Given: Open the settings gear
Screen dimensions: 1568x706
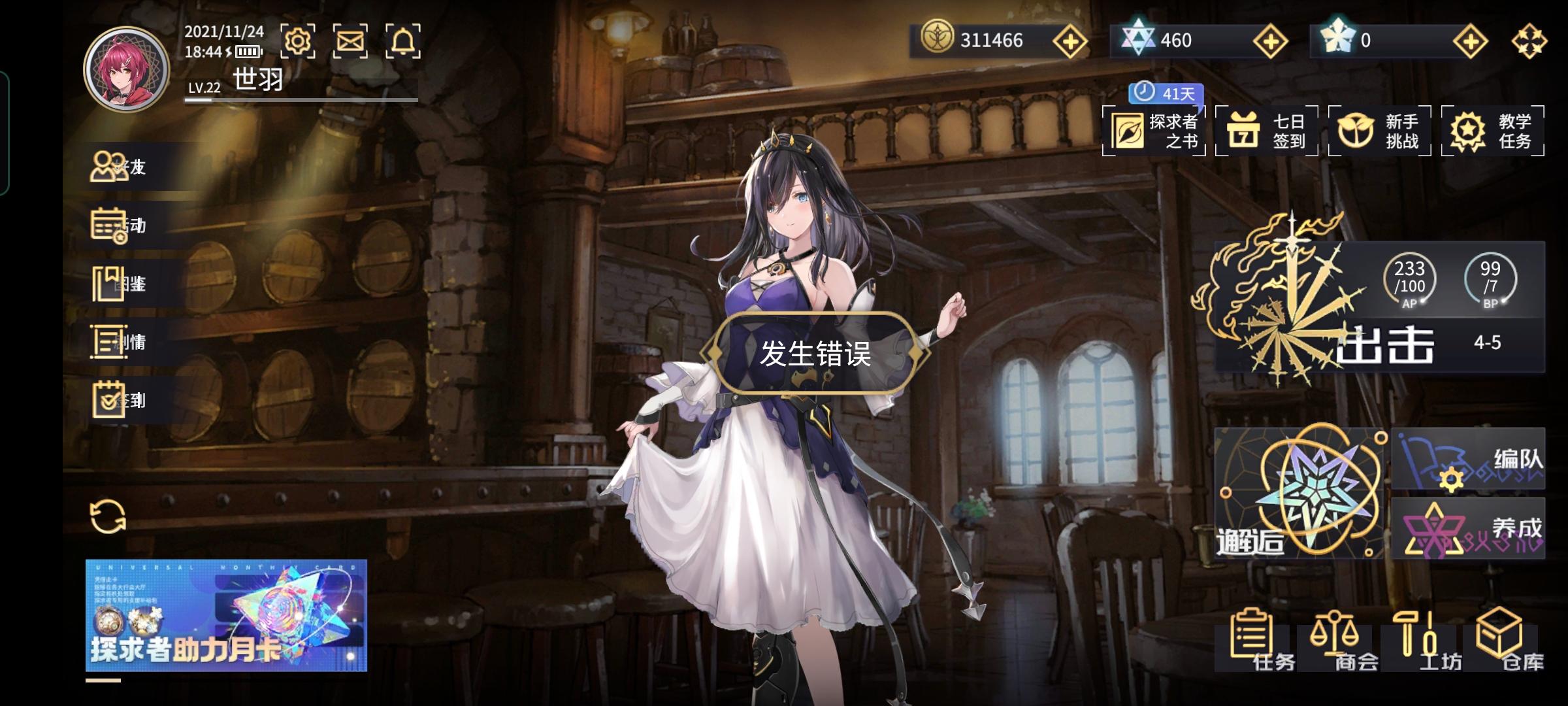Looking at the screenshot, I should pos(299,41).
